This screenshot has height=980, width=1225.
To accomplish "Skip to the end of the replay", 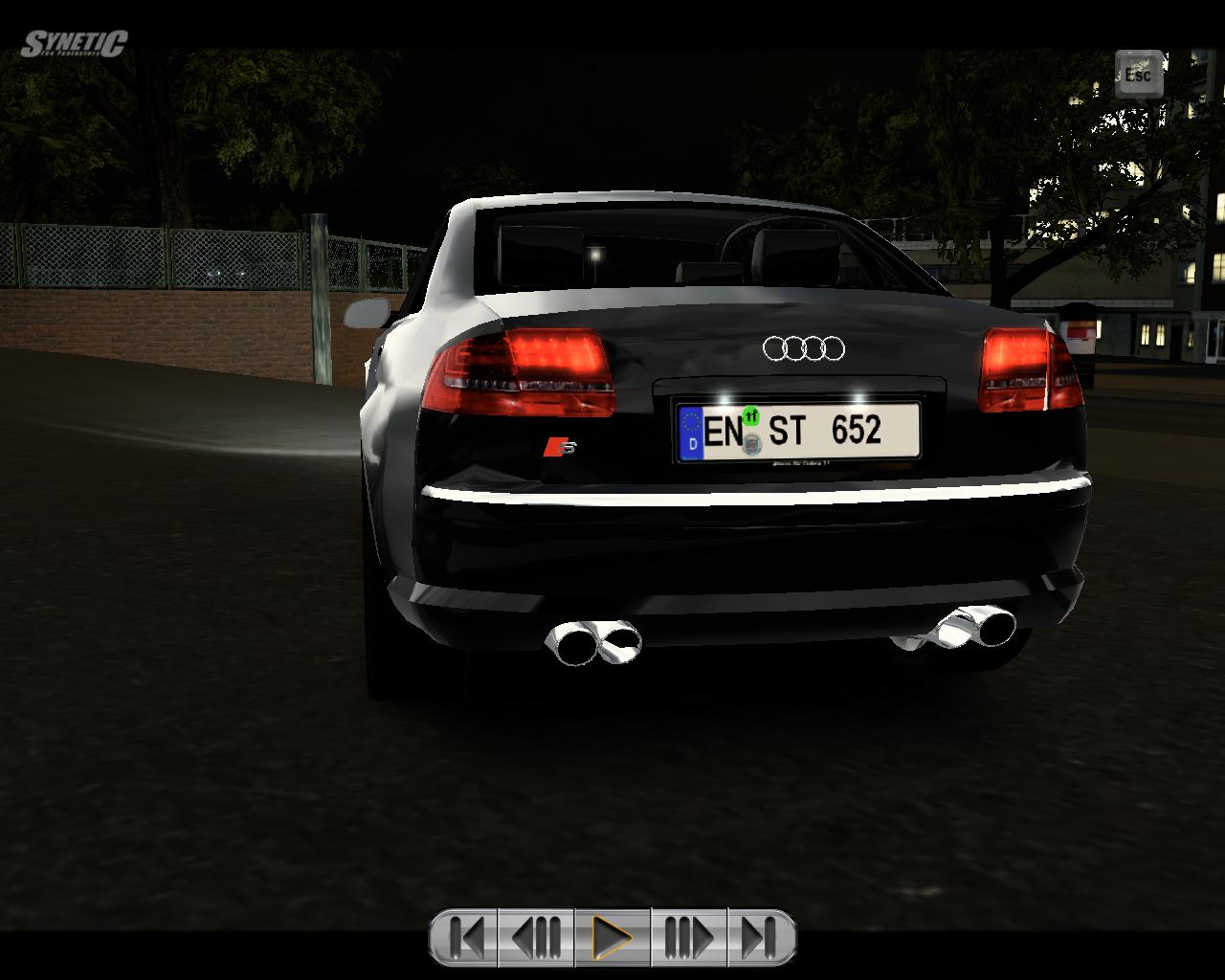I will [x=759, y=937].
